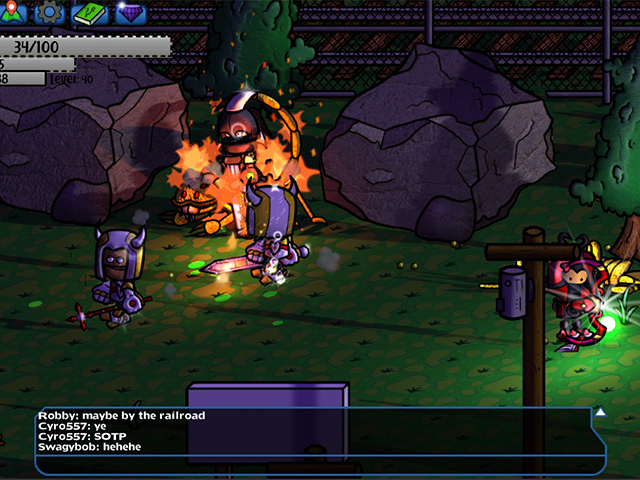This screenshot has height=480, width=640.
Task: Open the green journal book
Action: click(89, 13)
